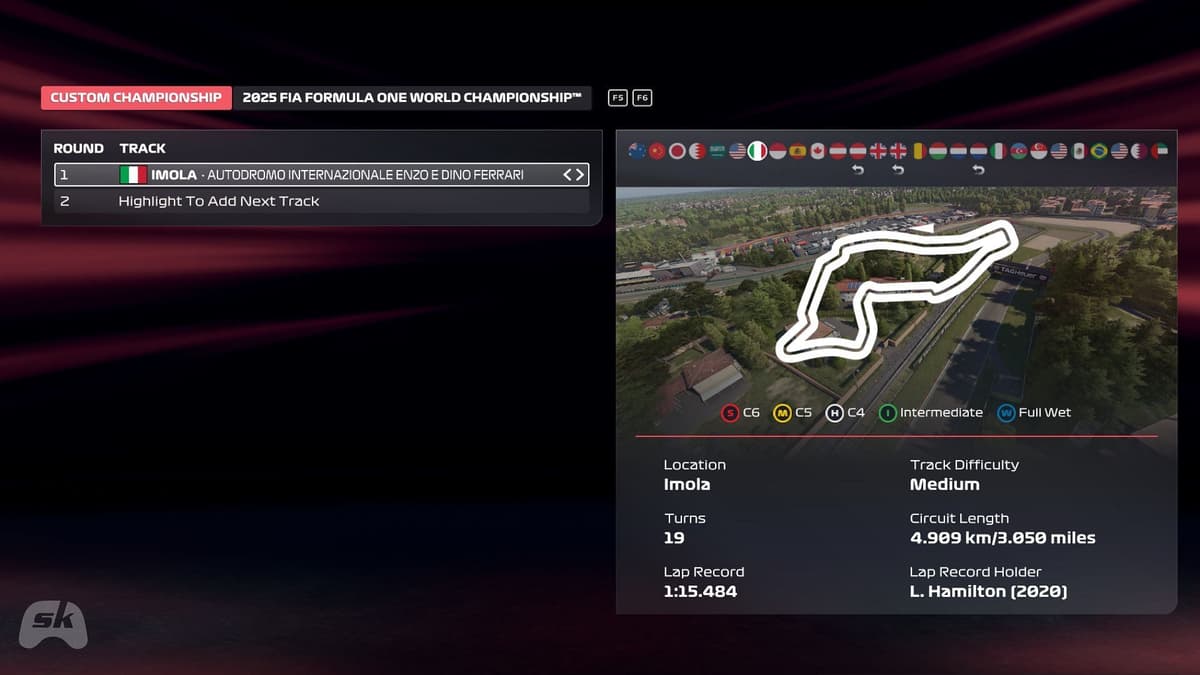Switch to 2025 FIA Formula One World Championship tab
The height and width of the screenshot is (675, 1200).
pos(411,98)
